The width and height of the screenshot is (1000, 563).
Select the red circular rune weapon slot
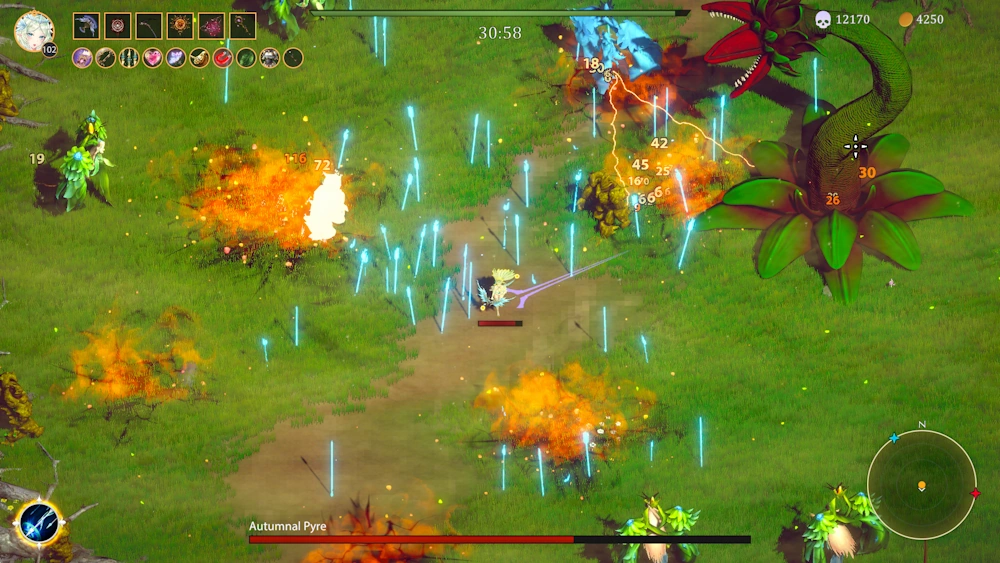coord(118,26)
